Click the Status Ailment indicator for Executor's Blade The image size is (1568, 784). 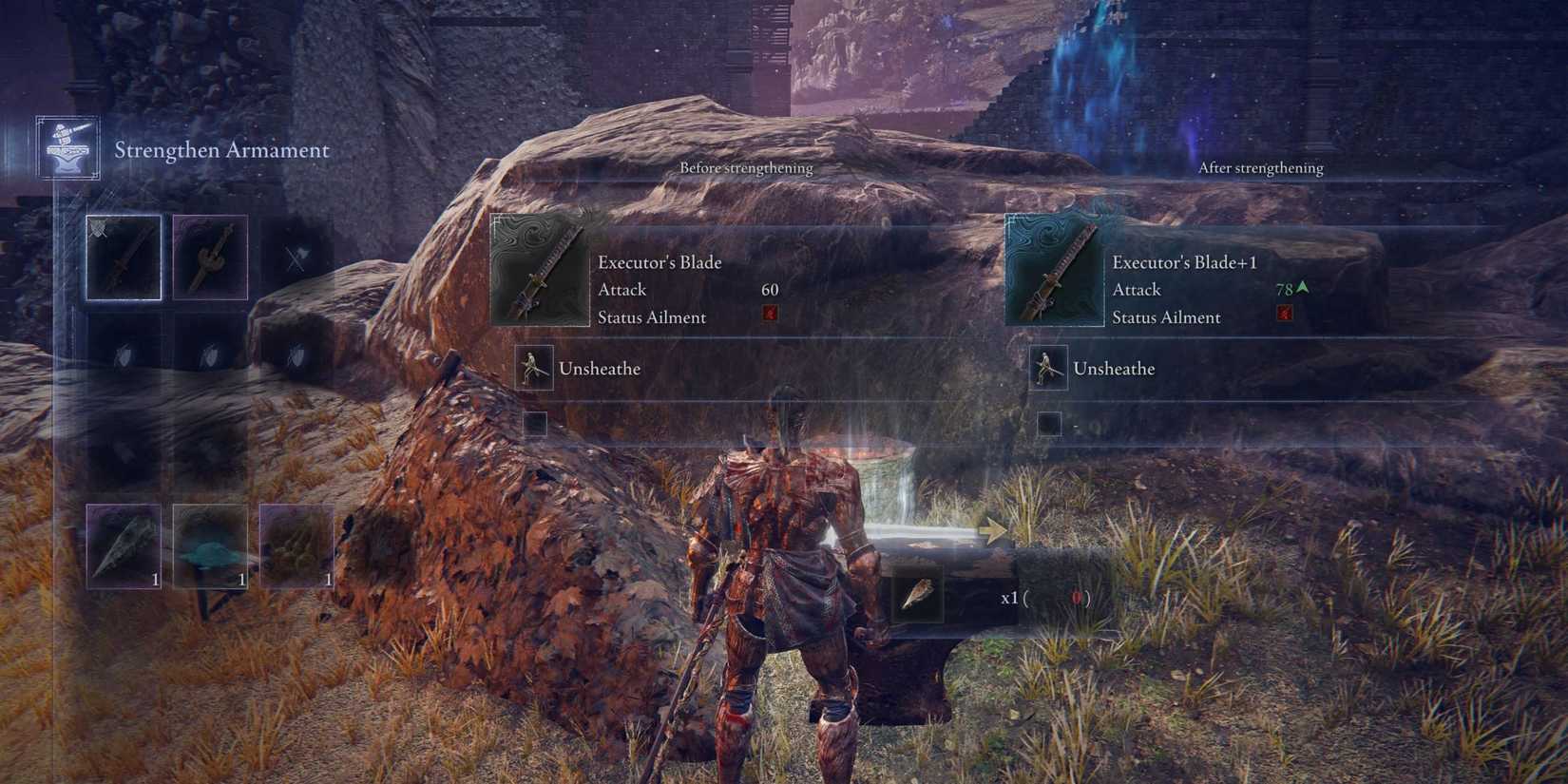771,316
